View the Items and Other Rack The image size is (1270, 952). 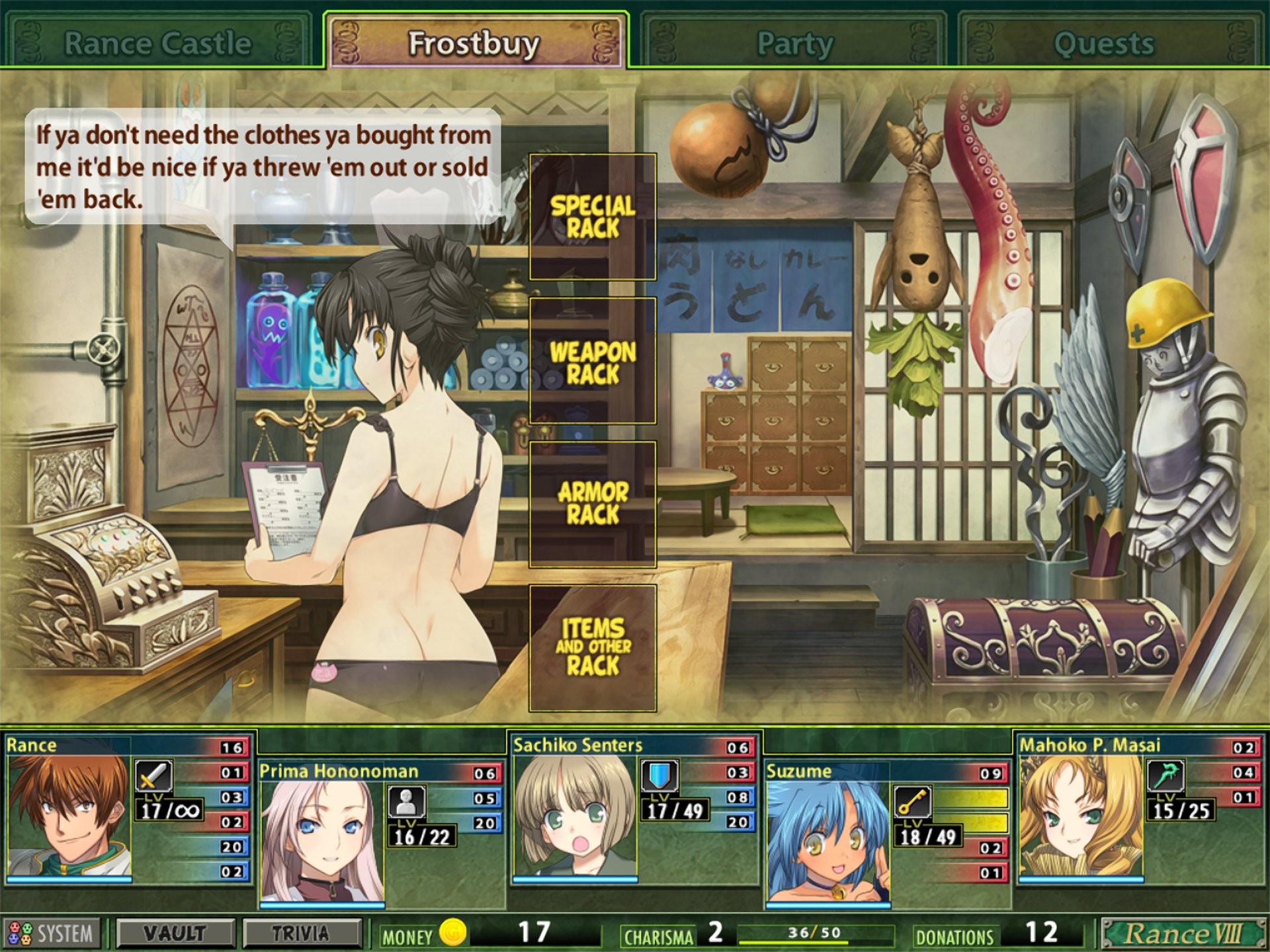(593, 648)
